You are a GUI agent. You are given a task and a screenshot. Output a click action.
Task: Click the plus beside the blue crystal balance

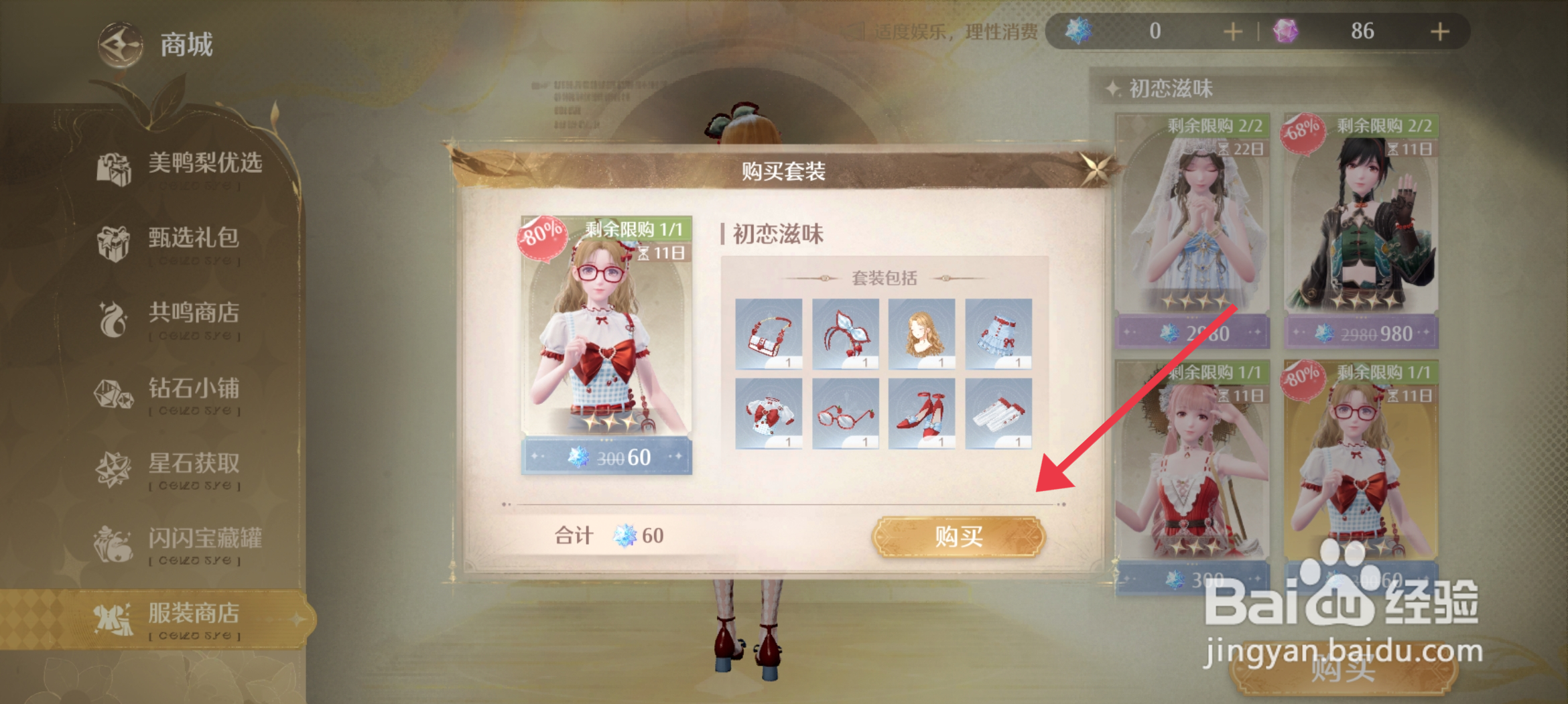[1232, 31]
